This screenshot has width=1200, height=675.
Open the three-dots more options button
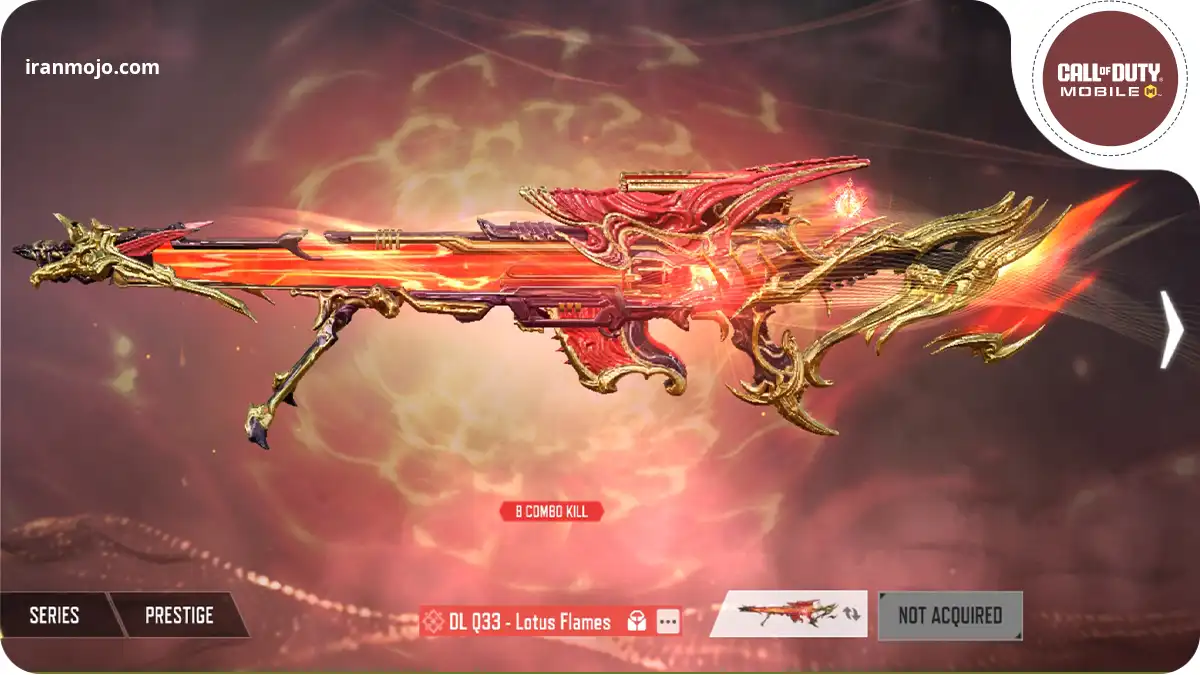point(668,622)
